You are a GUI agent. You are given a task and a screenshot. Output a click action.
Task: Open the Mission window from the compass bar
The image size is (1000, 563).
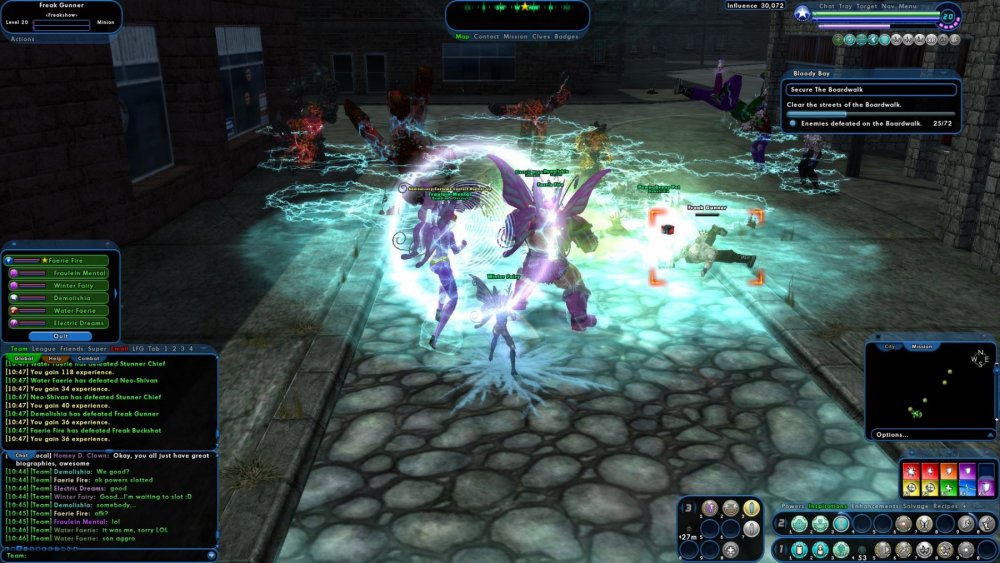(515, 36)
